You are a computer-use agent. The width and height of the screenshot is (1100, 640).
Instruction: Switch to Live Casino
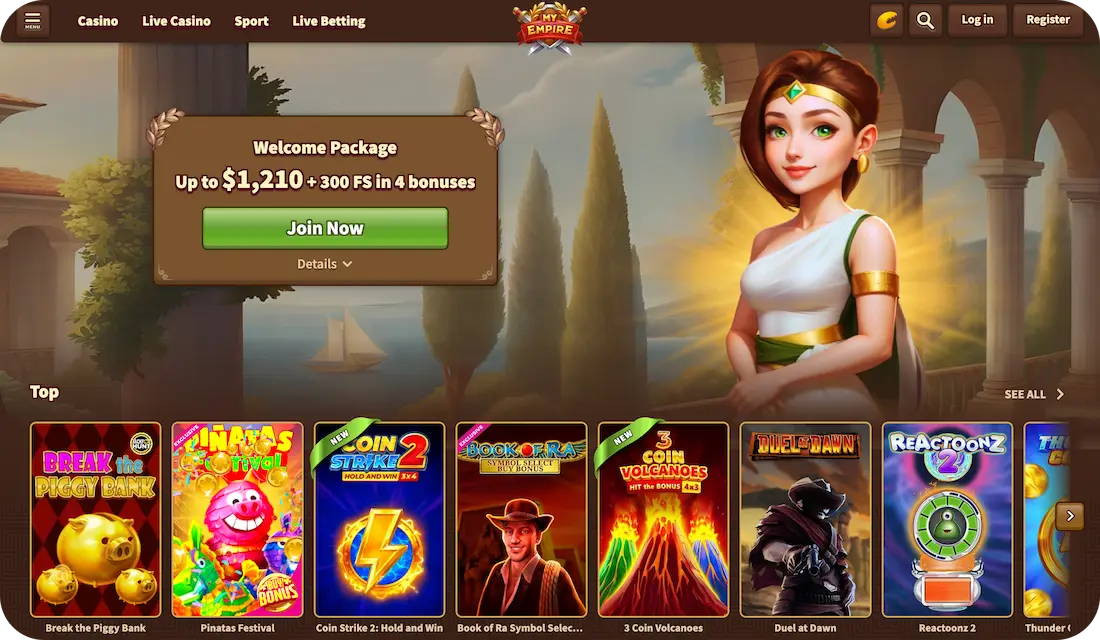click(176, 21)
